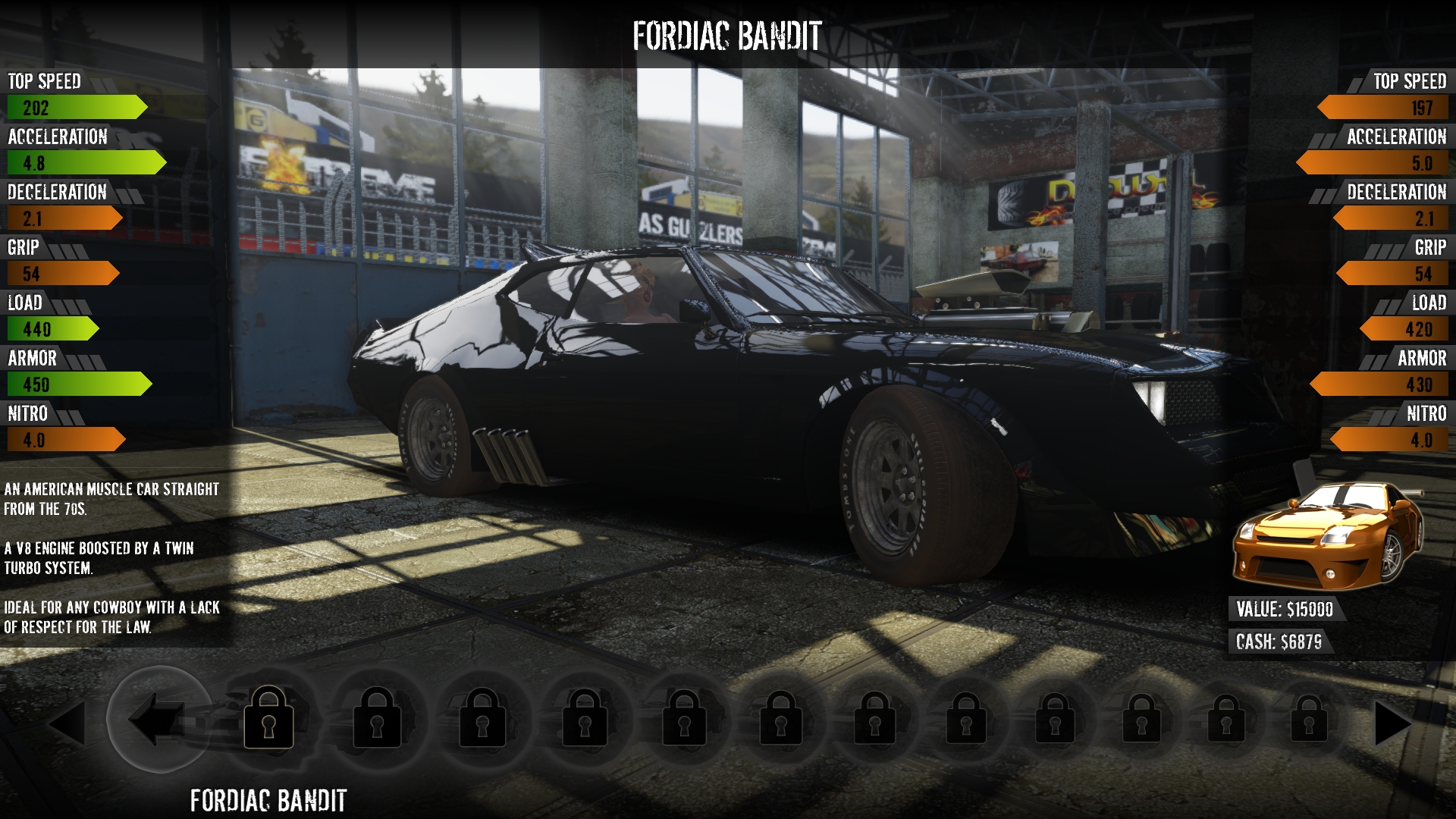Show next cars with the right triangle arrow
Screen dimensions: 1456x819
click(x=1392, y=723)
